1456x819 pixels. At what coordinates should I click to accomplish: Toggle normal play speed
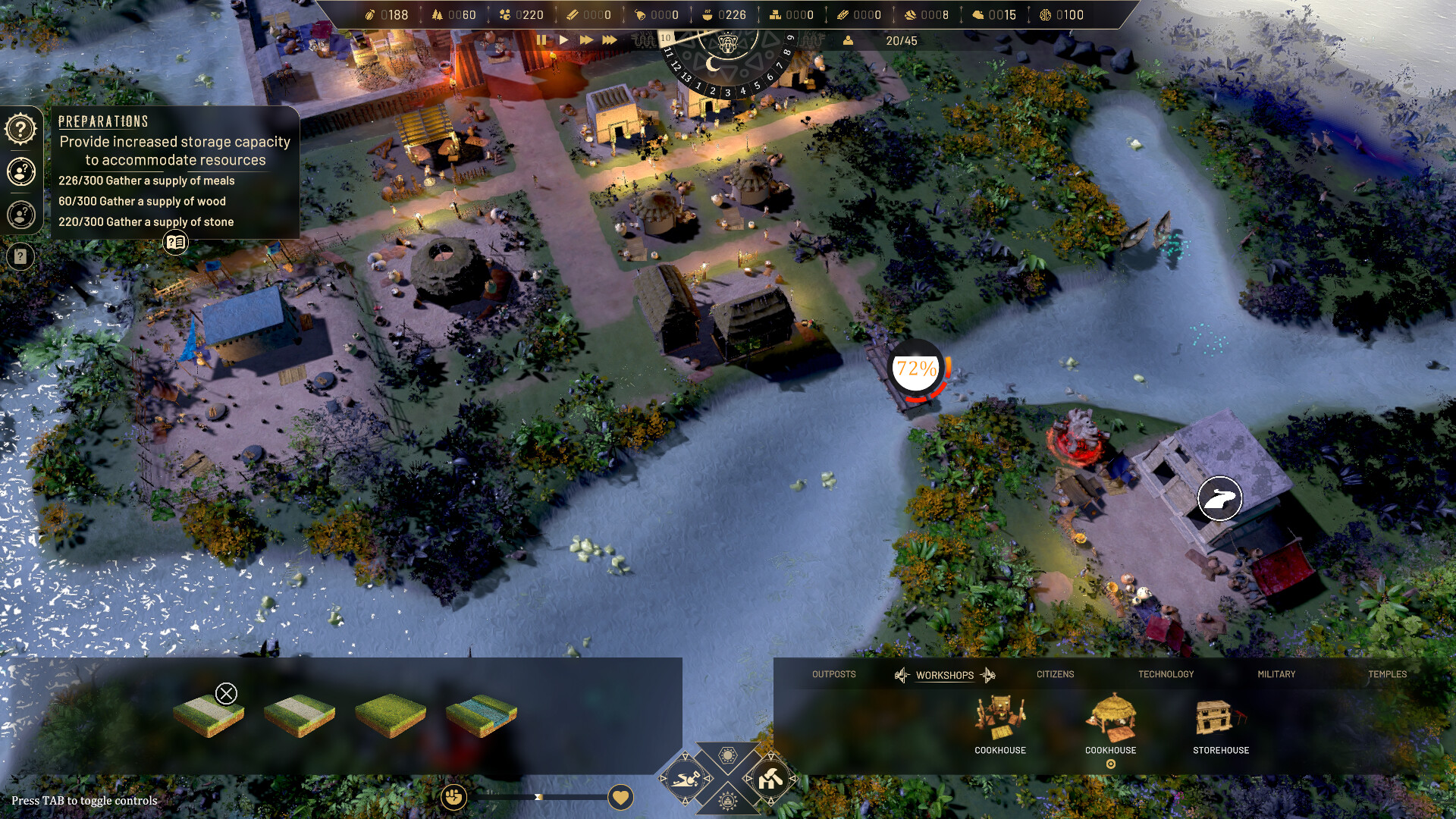click(x=564, y=40)
